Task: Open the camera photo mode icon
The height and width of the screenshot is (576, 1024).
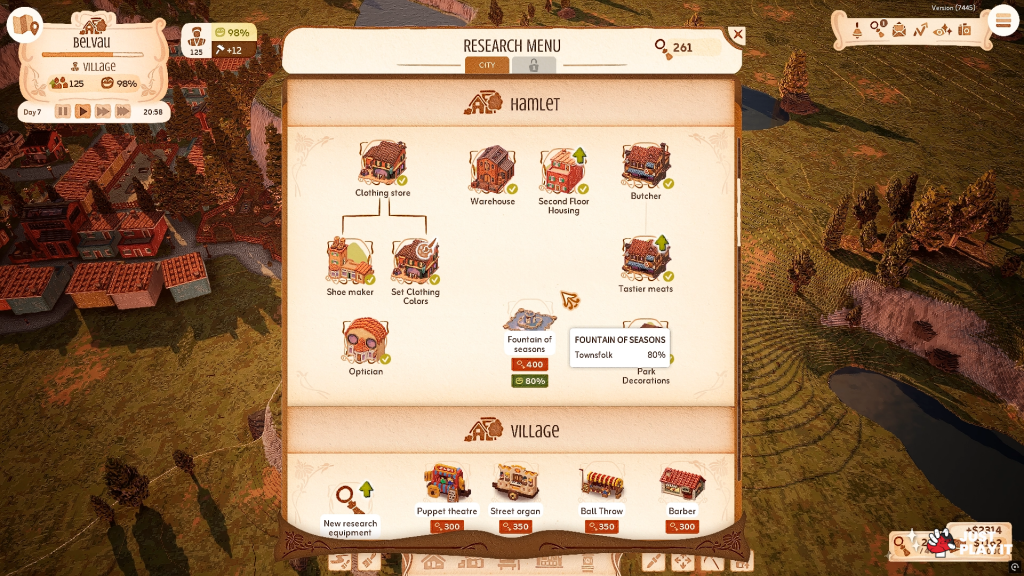Action: point(965,30)
